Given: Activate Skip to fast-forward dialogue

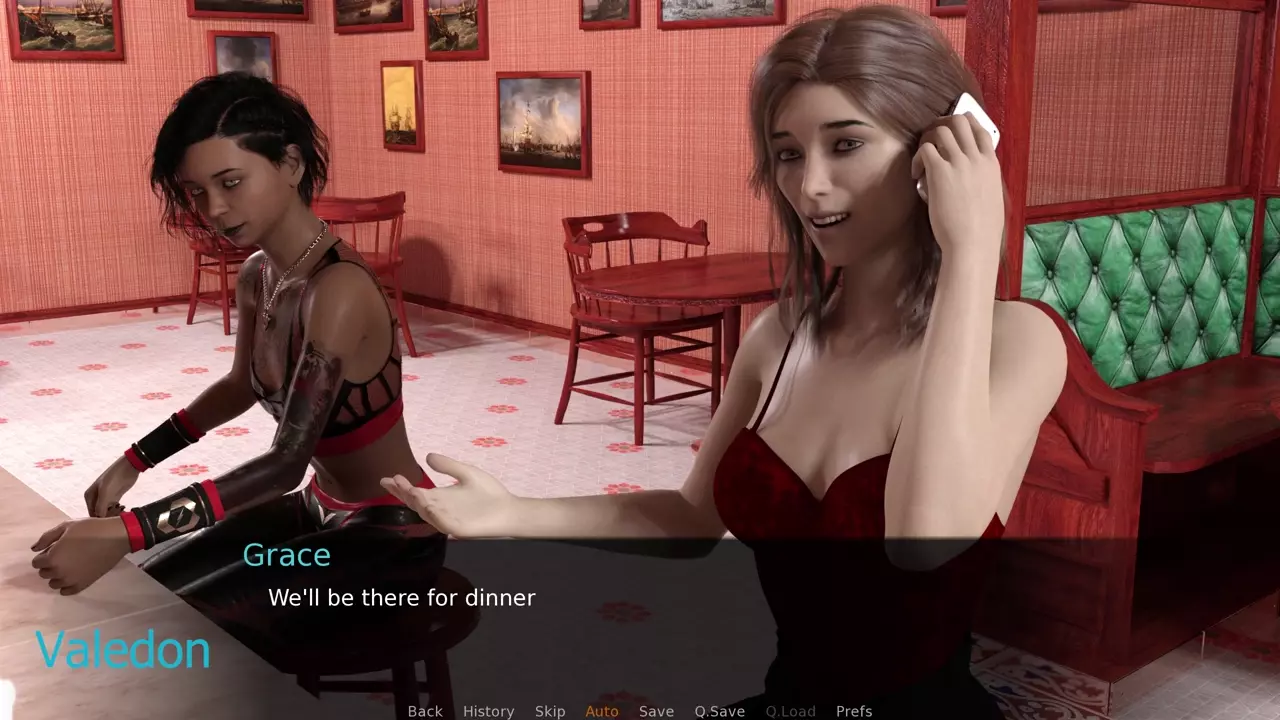Looking at the screenshot, I should (550, 711).
